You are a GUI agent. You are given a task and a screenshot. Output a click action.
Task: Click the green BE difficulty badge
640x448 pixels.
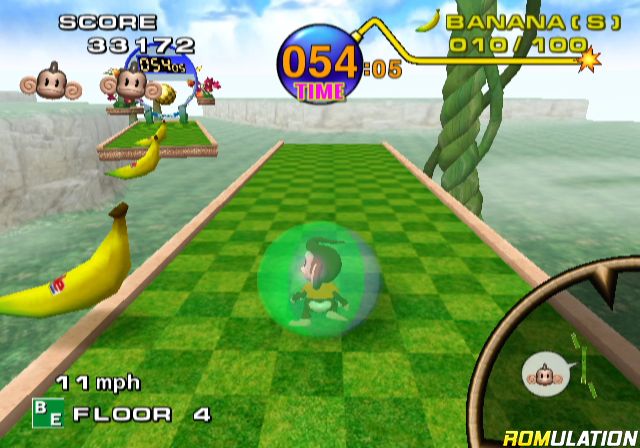[47, 412]
